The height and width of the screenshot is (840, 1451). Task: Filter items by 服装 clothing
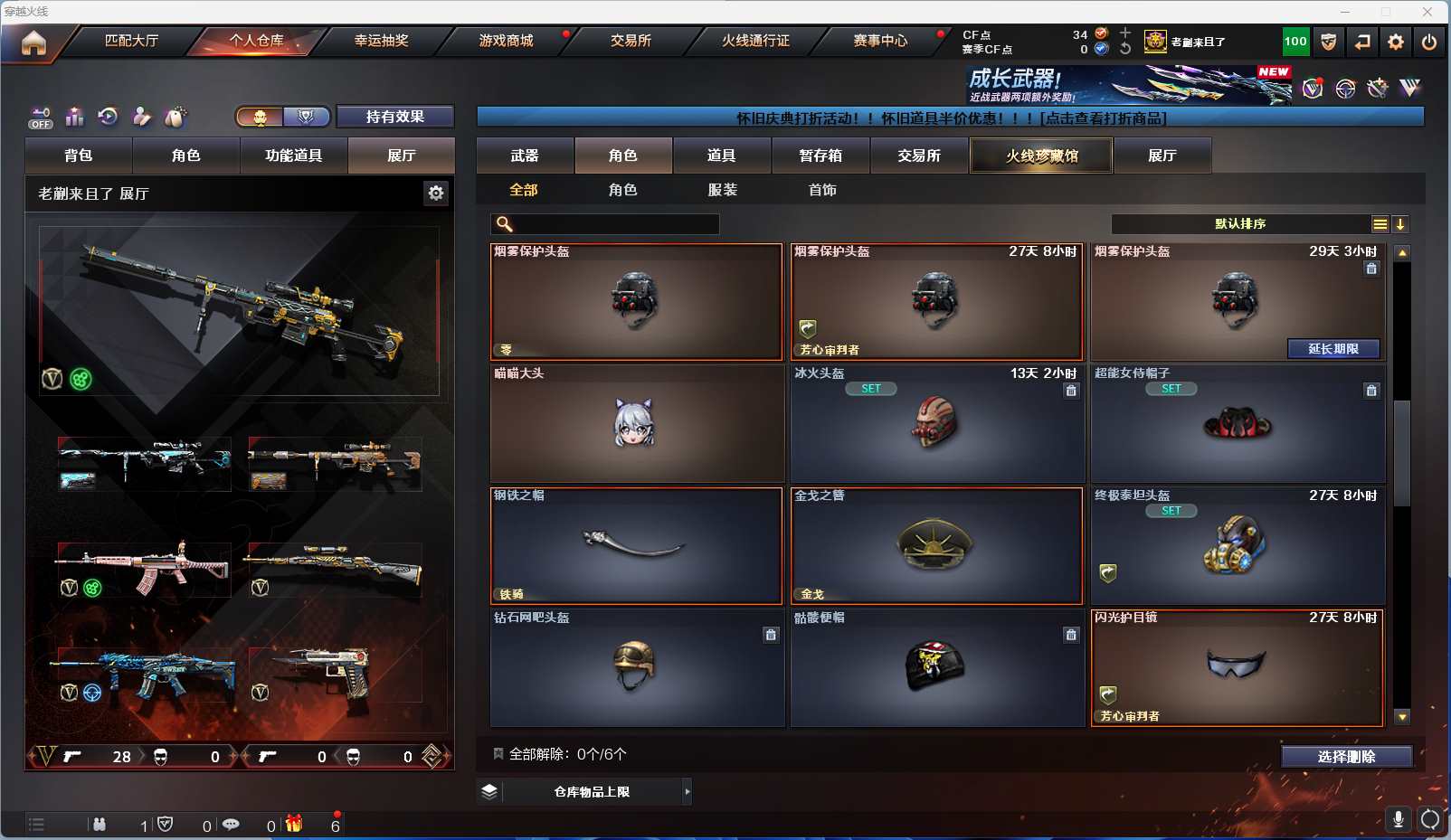[x=722, y=190]
